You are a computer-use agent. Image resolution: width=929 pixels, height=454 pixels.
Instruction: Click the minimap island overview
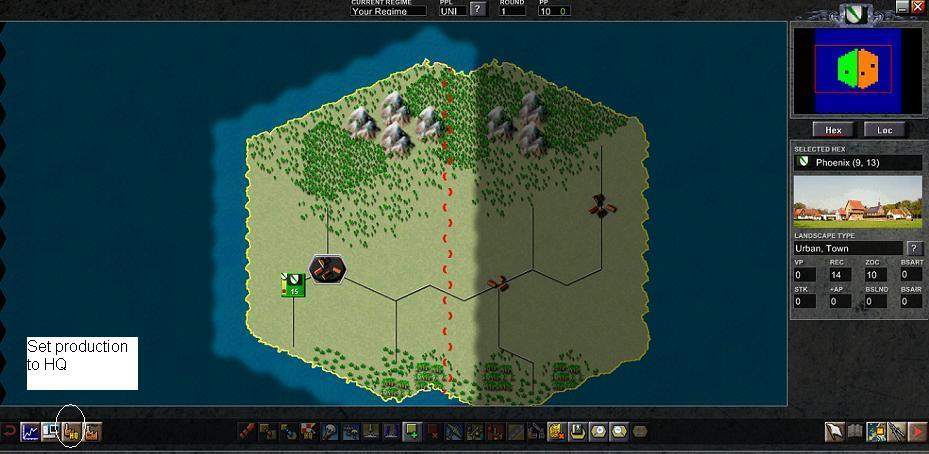click(857, 68)
